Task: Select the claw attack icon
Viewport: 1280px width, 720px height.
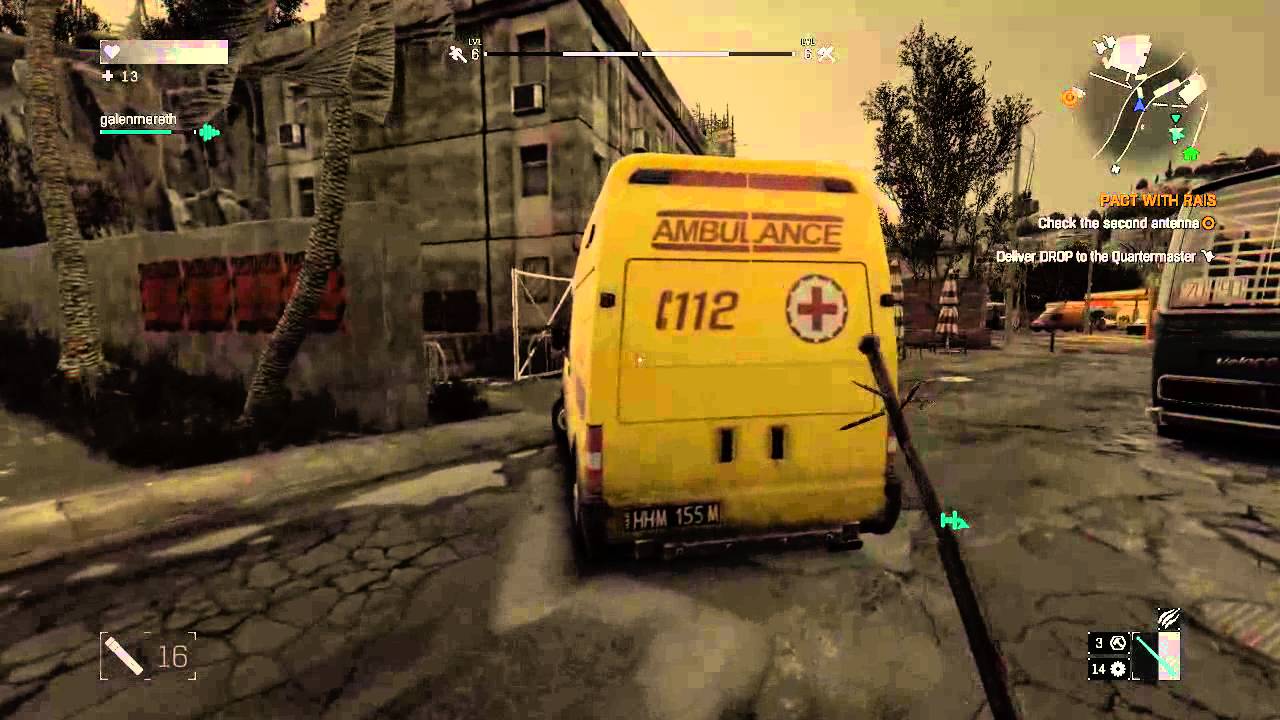Action: tap(1168, 618)
